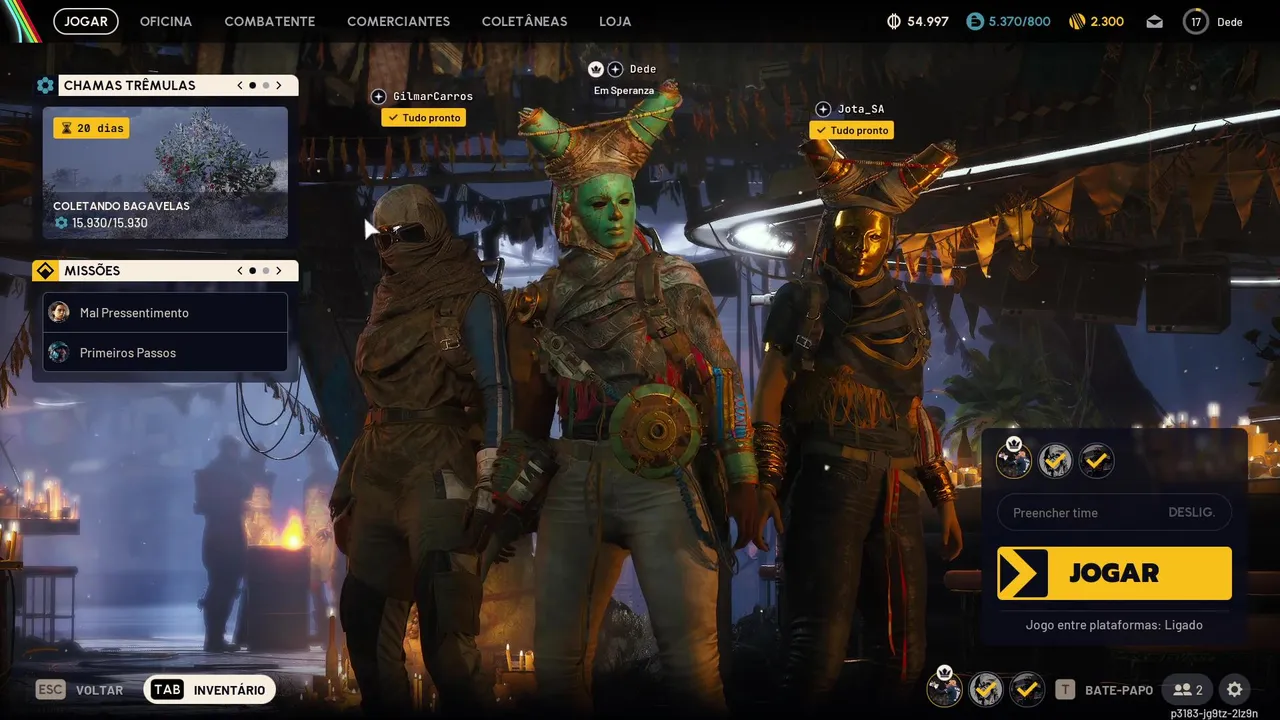Select the Jogar tab in top bar

pos(86,21)
